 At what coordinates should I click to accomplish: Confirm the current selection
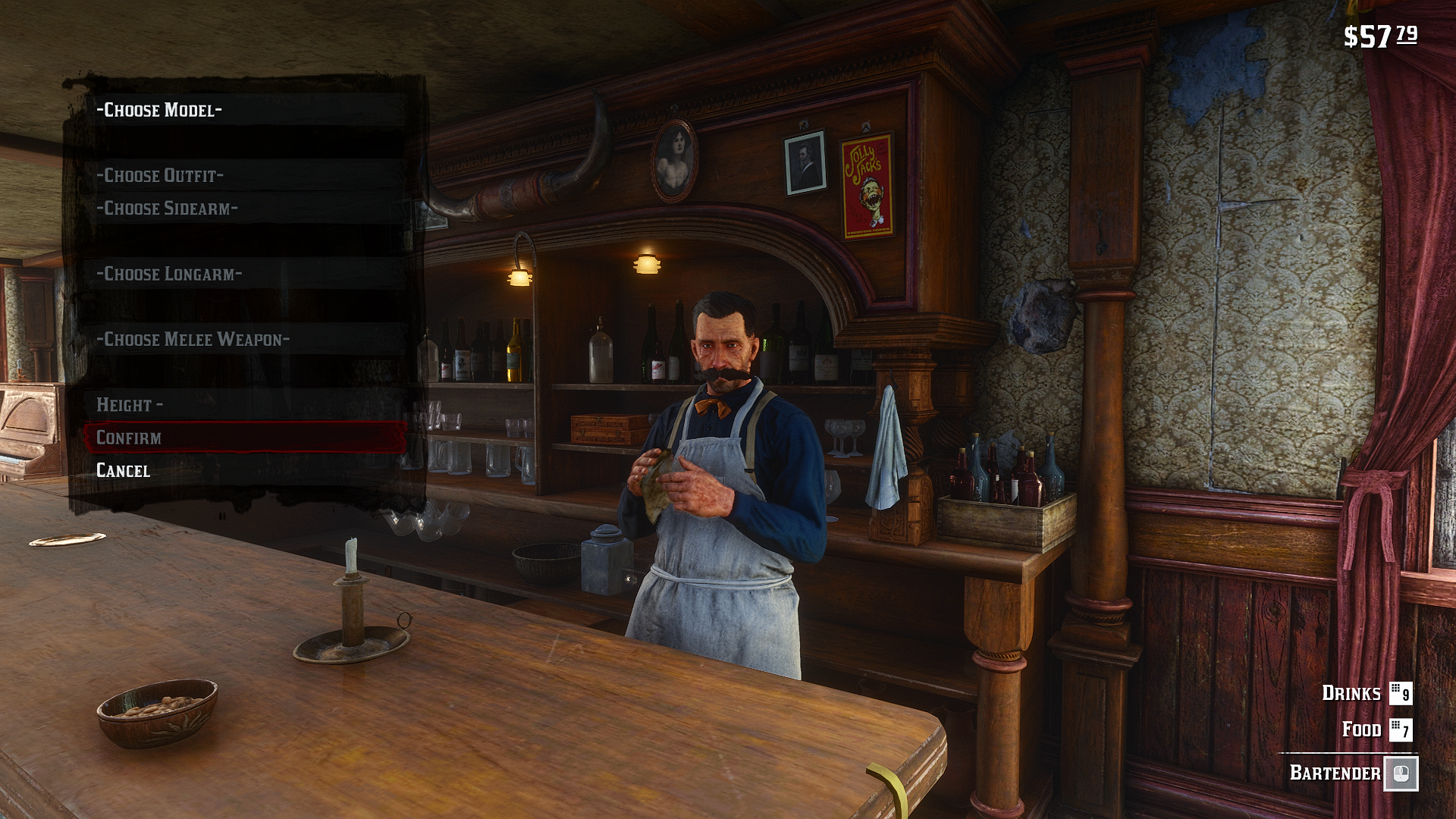click(129, 438)
